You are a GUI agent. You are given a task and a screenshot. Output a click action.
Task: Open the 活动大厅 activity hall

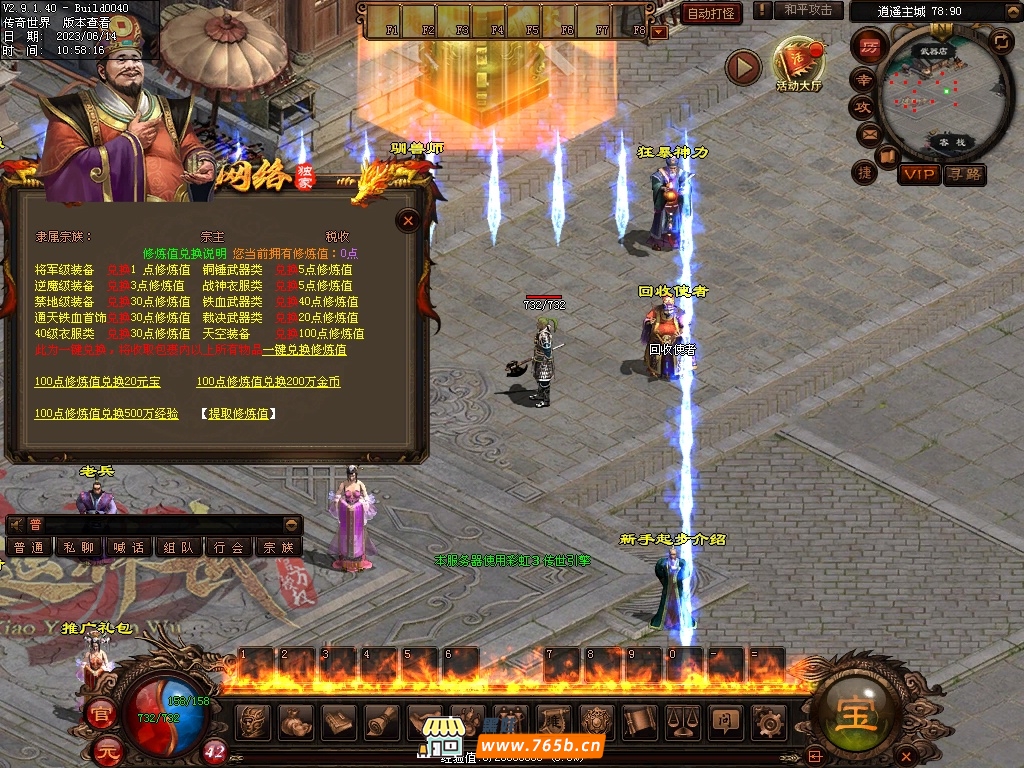[x=799, y=62]
